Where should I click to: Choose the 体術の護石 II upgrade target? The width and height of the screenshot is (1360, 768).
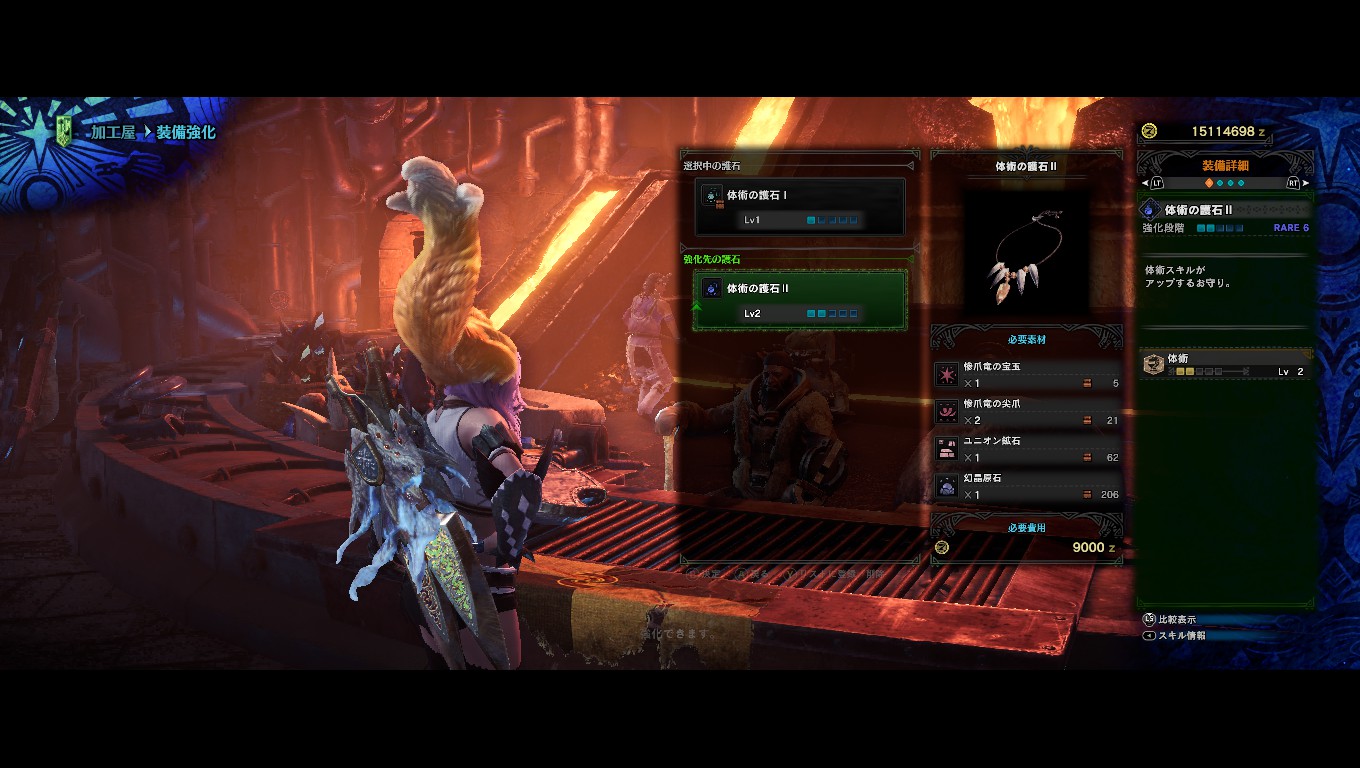click(800, 299)
